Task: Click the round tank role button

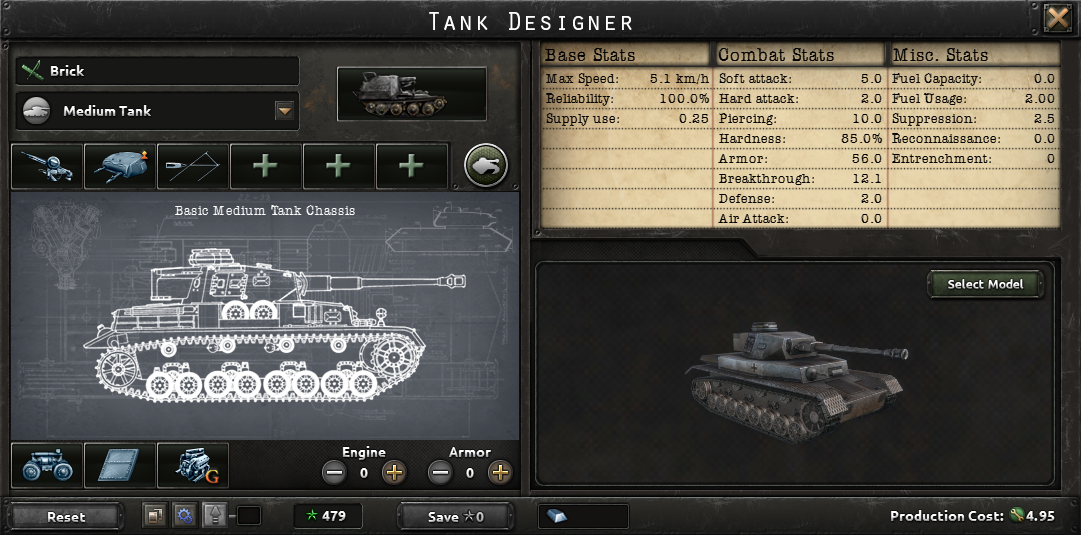Action: [x=486, y=166]
